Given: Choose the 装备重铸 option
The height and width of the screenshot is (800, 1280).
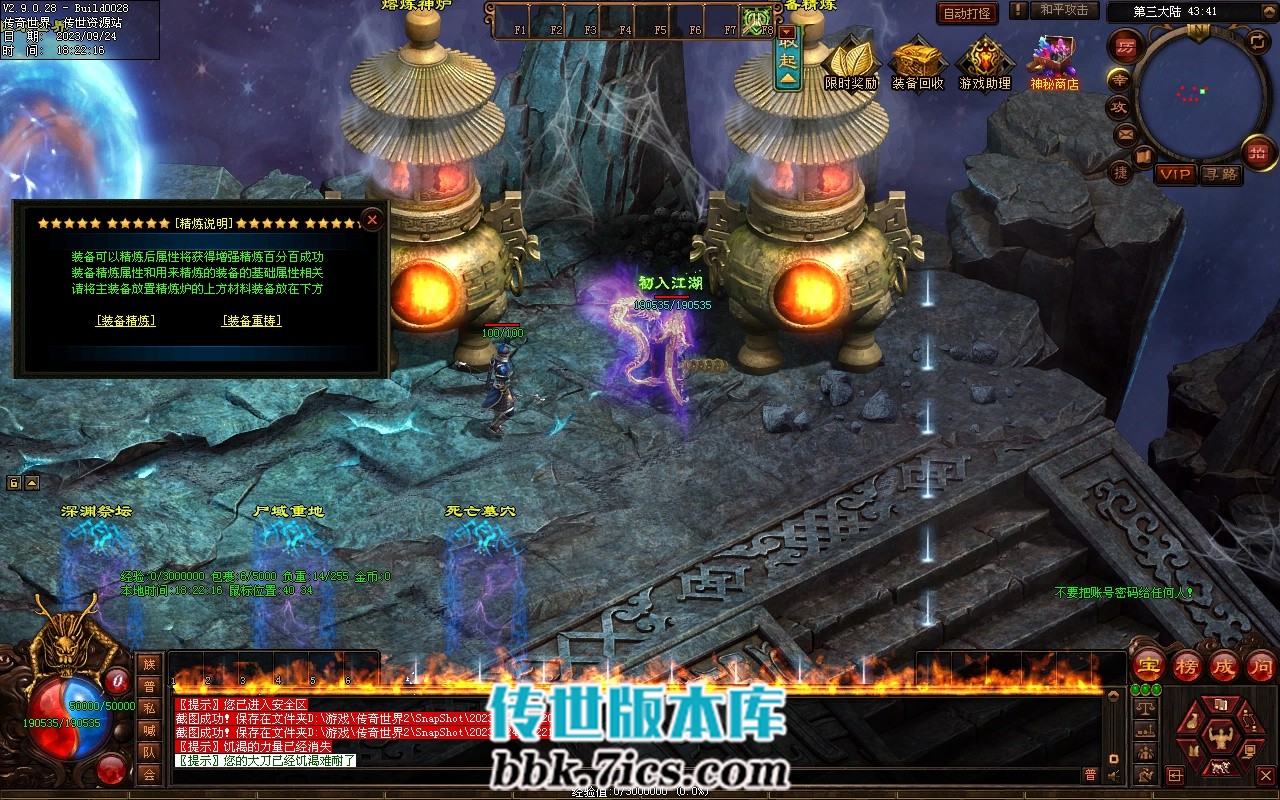Looking at the screenshot, I should click(251, 321).
